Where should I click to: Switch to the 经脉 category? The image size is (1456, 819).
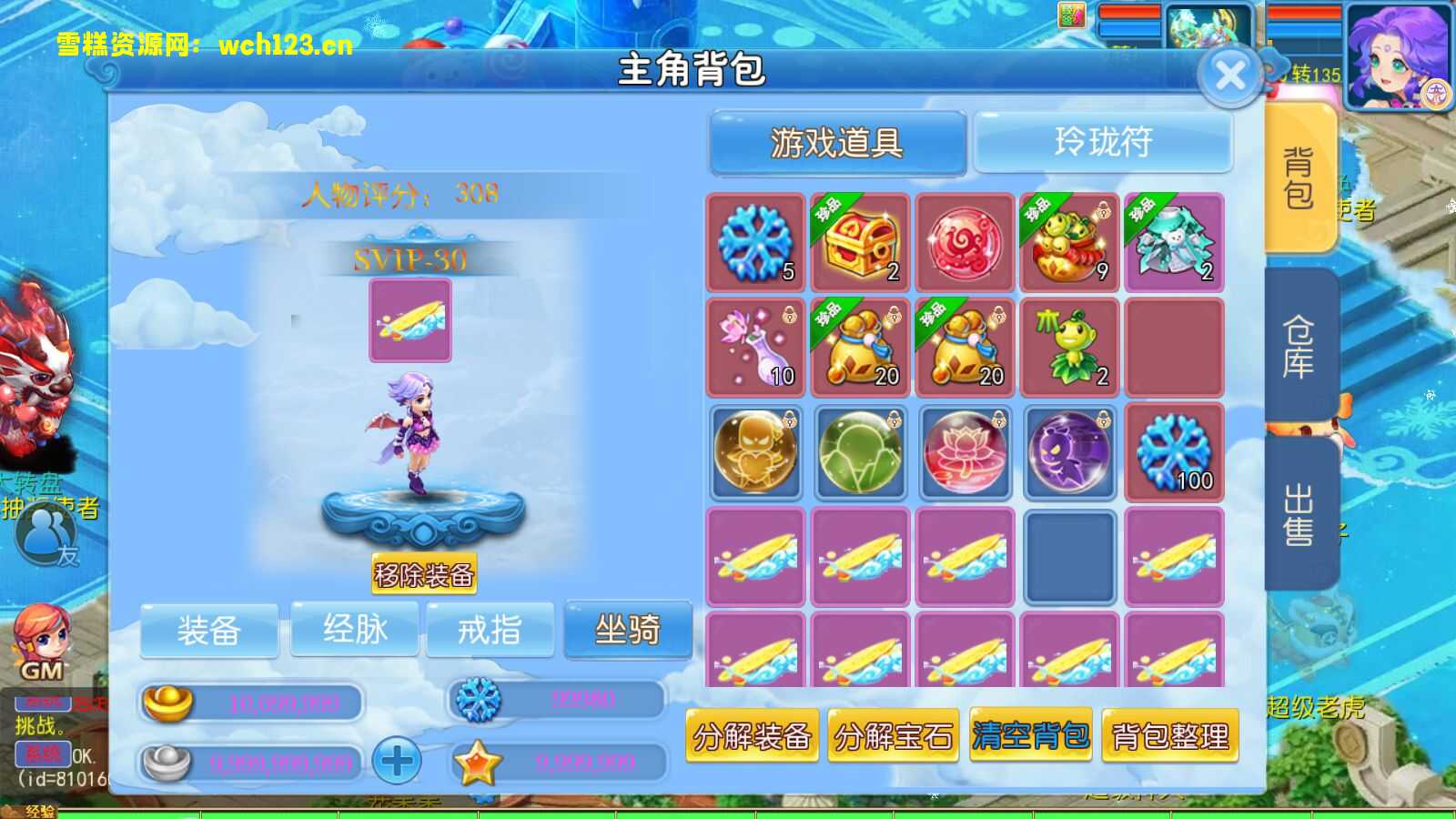tap(355, 630)
